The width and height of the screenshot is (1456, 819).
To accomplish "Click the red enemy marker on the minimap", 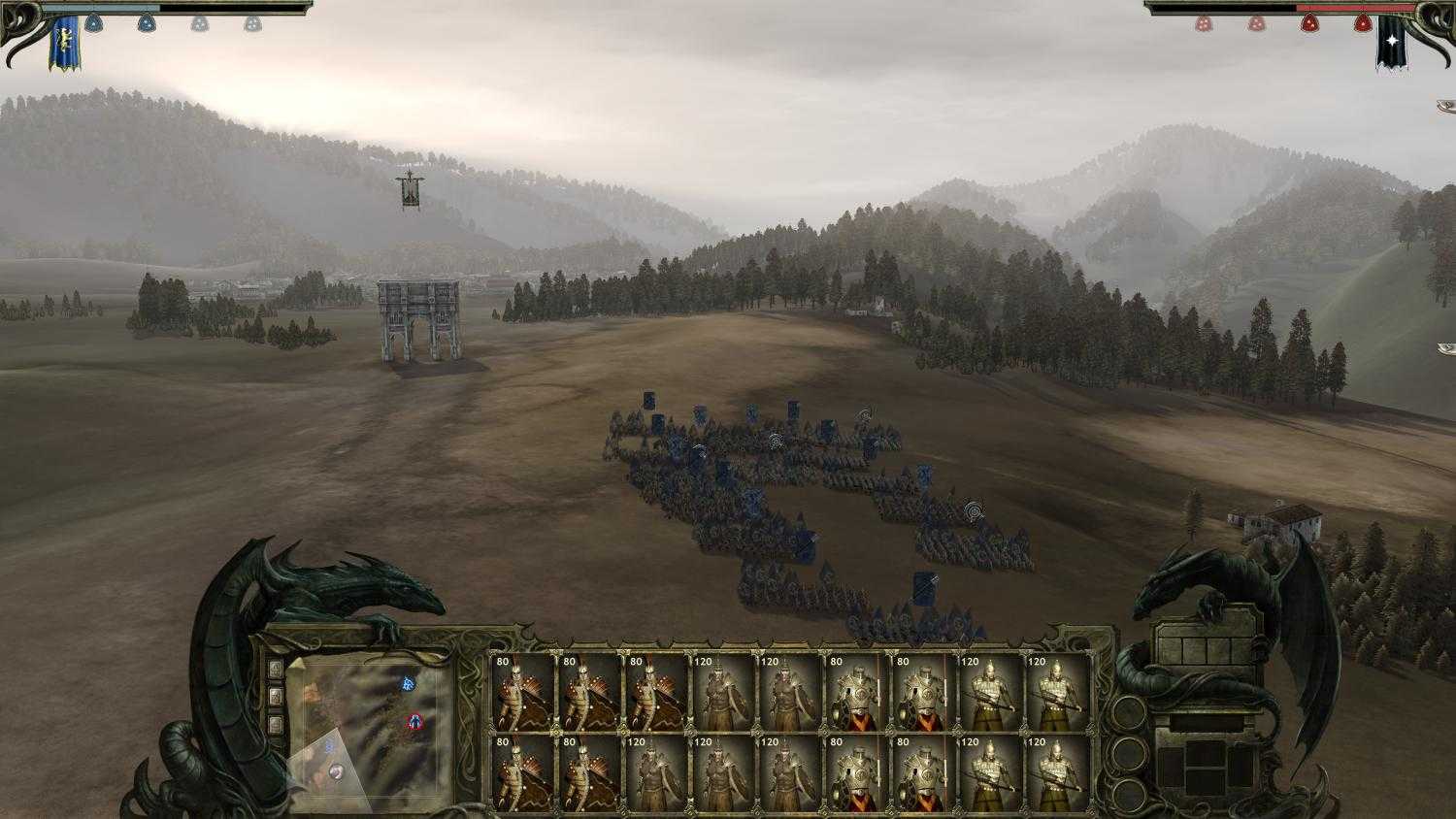I will pyautogui.click(x=415, y=722).
